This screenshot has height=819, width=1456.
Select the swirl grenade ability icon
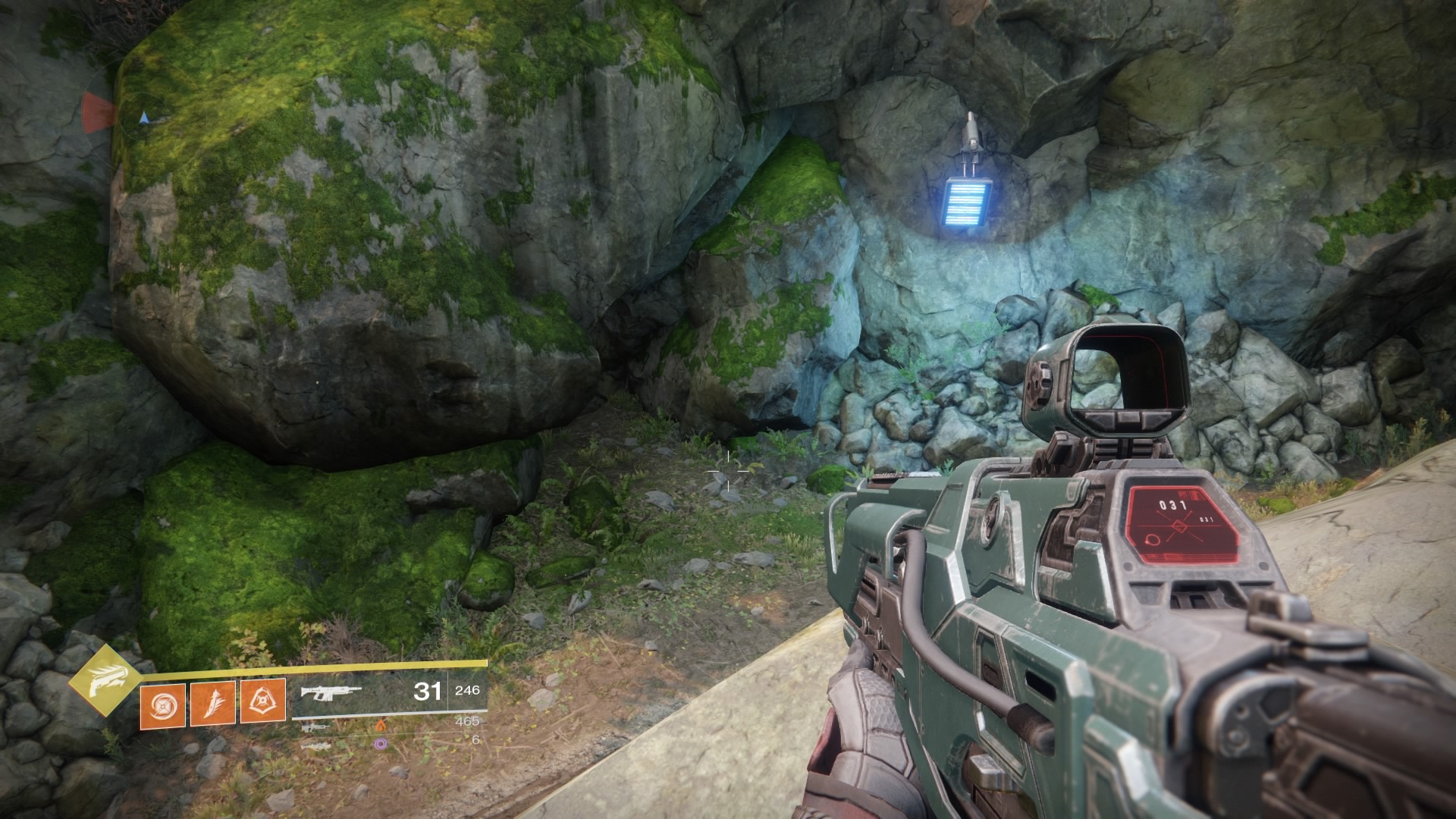(x=162, y=704)
